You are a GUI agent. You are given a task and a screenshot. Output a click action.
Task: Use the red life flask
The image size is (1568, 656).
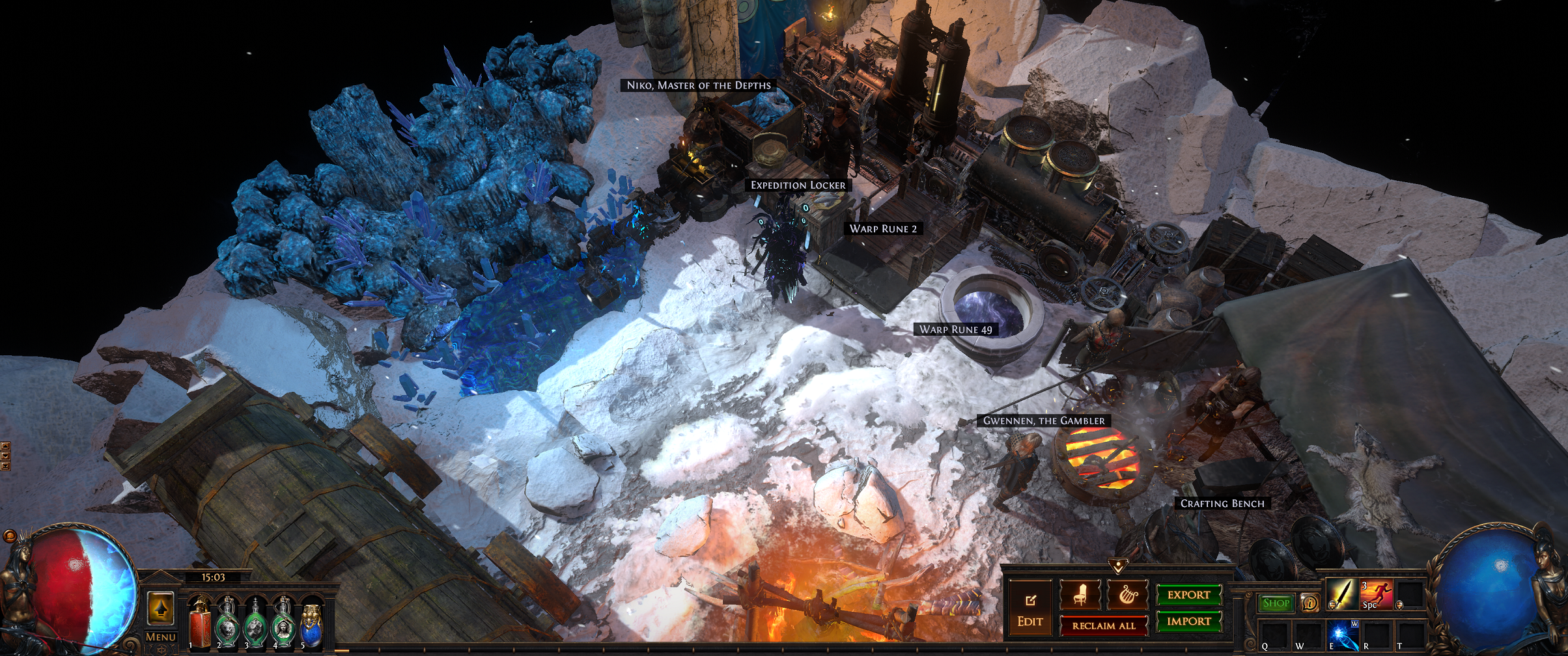pos(200,623)
